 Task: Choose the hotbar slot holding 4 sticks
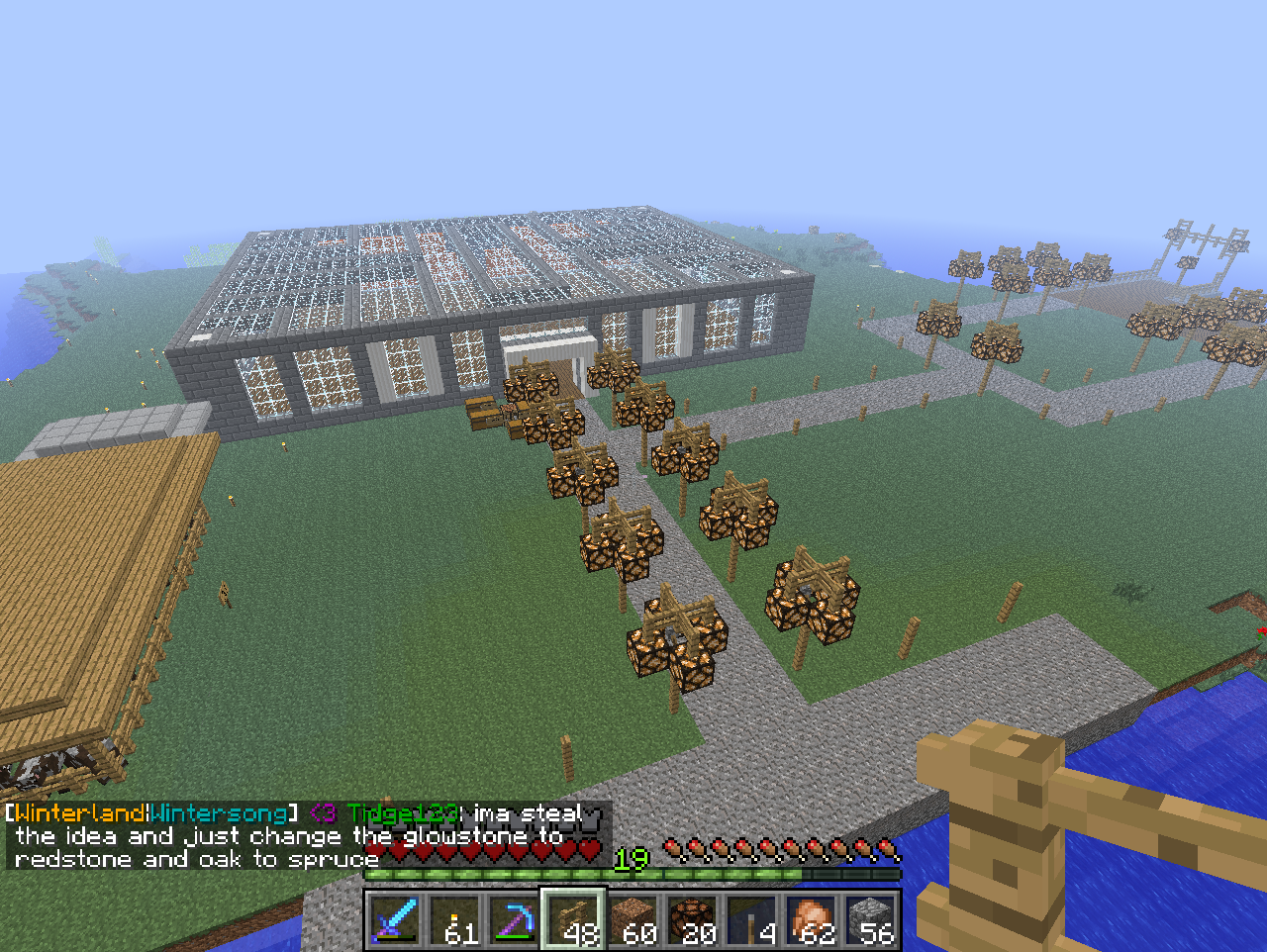[751, 920]
